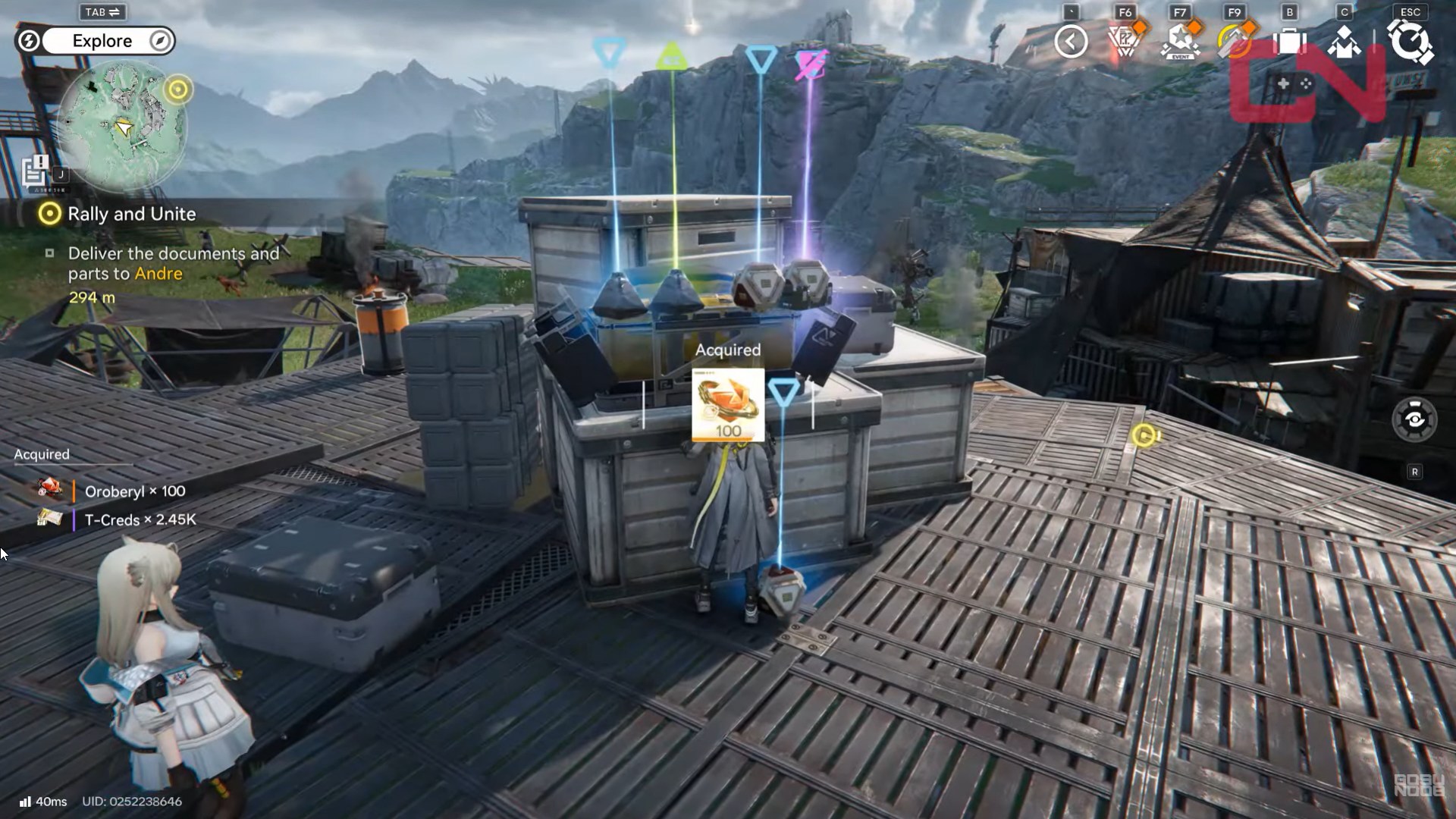Image resolution: width=1456 pixels, height=819 pixels.
Task: Select the Explore tab at top left
Action: (102, 41)
